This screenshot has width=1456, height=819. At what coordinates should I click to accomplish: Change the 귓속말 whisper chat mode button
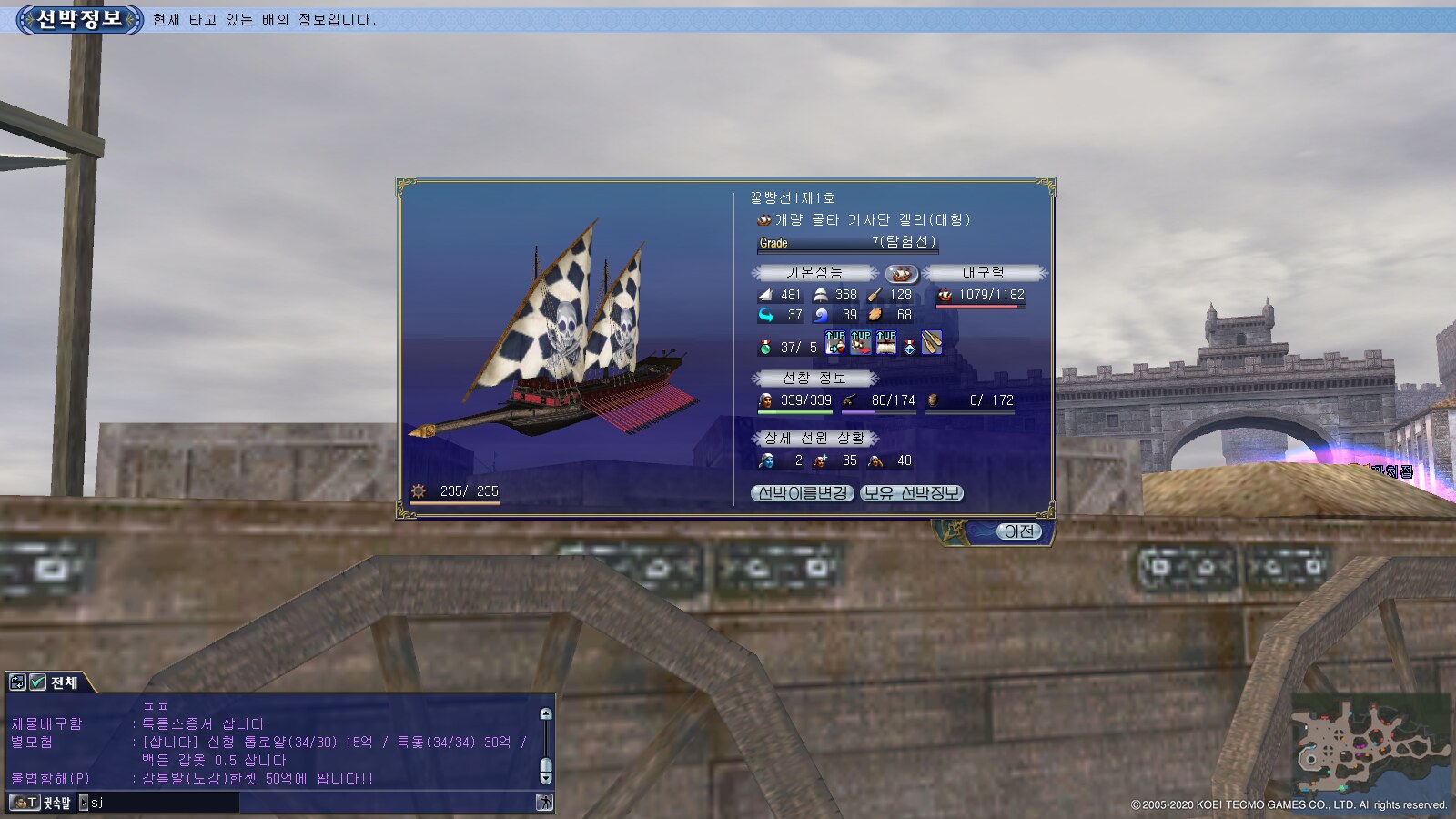click(x=41, y=803)
